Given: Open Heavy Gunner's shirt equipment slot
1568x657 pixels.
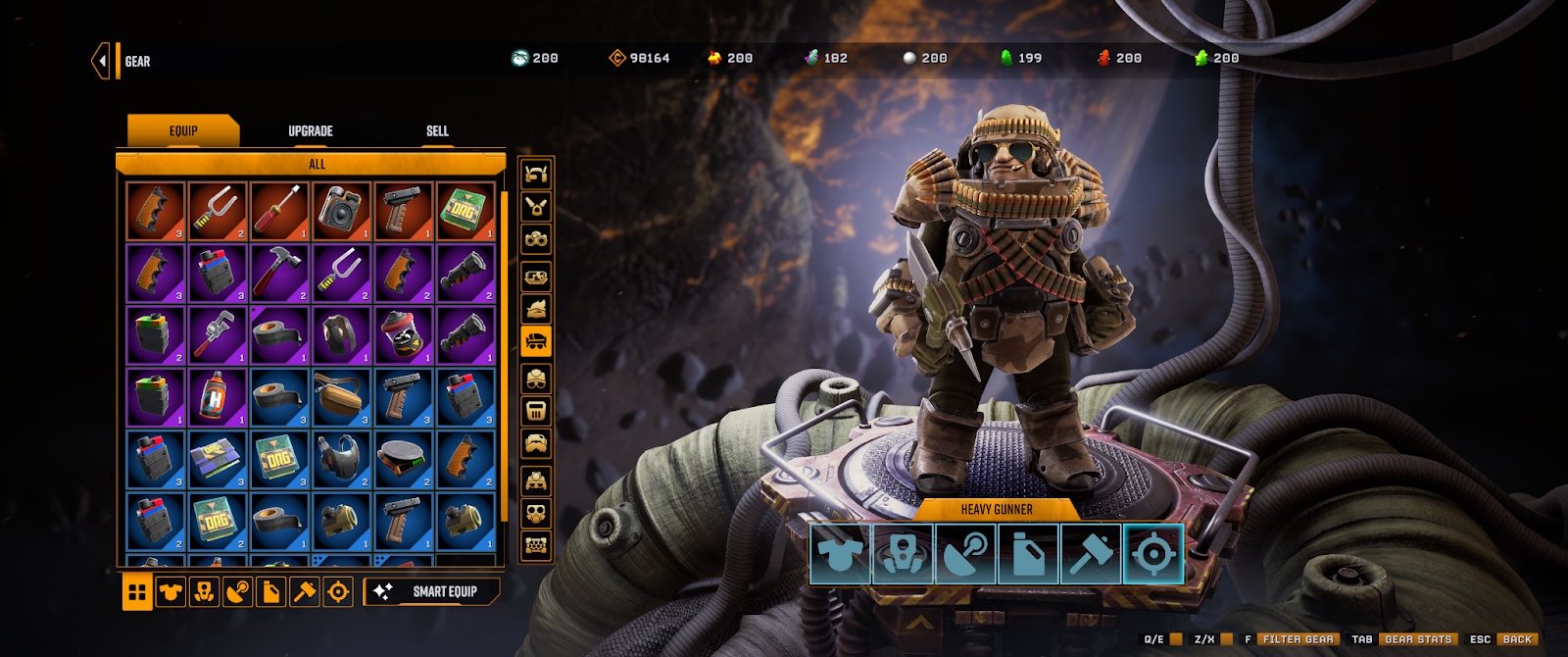Looking at the screenshot, I should click(x=840, y=554).
